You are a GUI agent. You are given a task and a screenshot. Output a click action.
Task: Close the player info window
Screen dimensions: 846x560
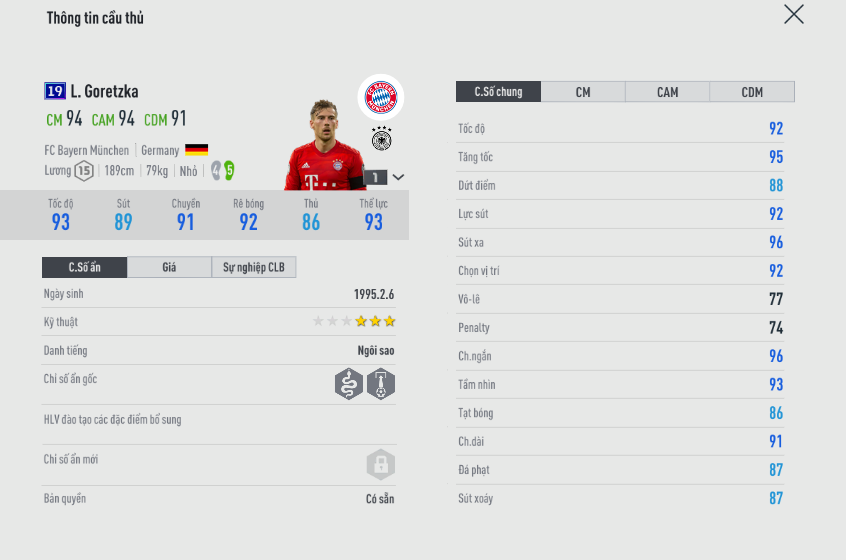point(793,14)
